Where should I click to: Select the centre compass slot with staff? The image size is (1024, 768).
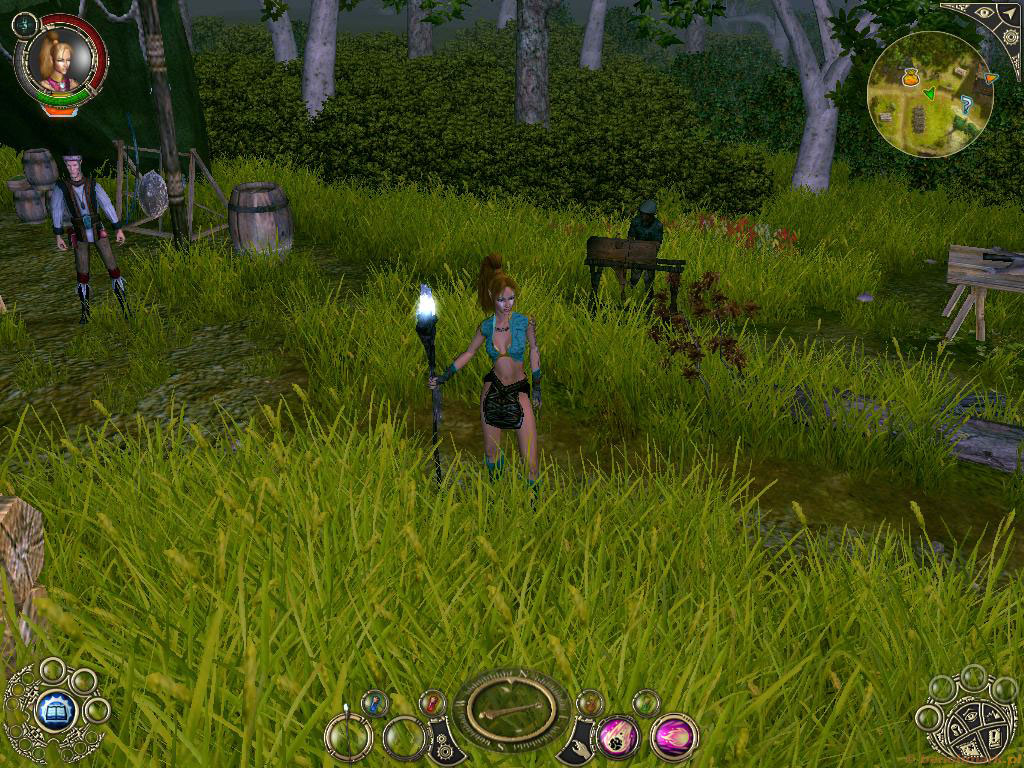point(511,710)
